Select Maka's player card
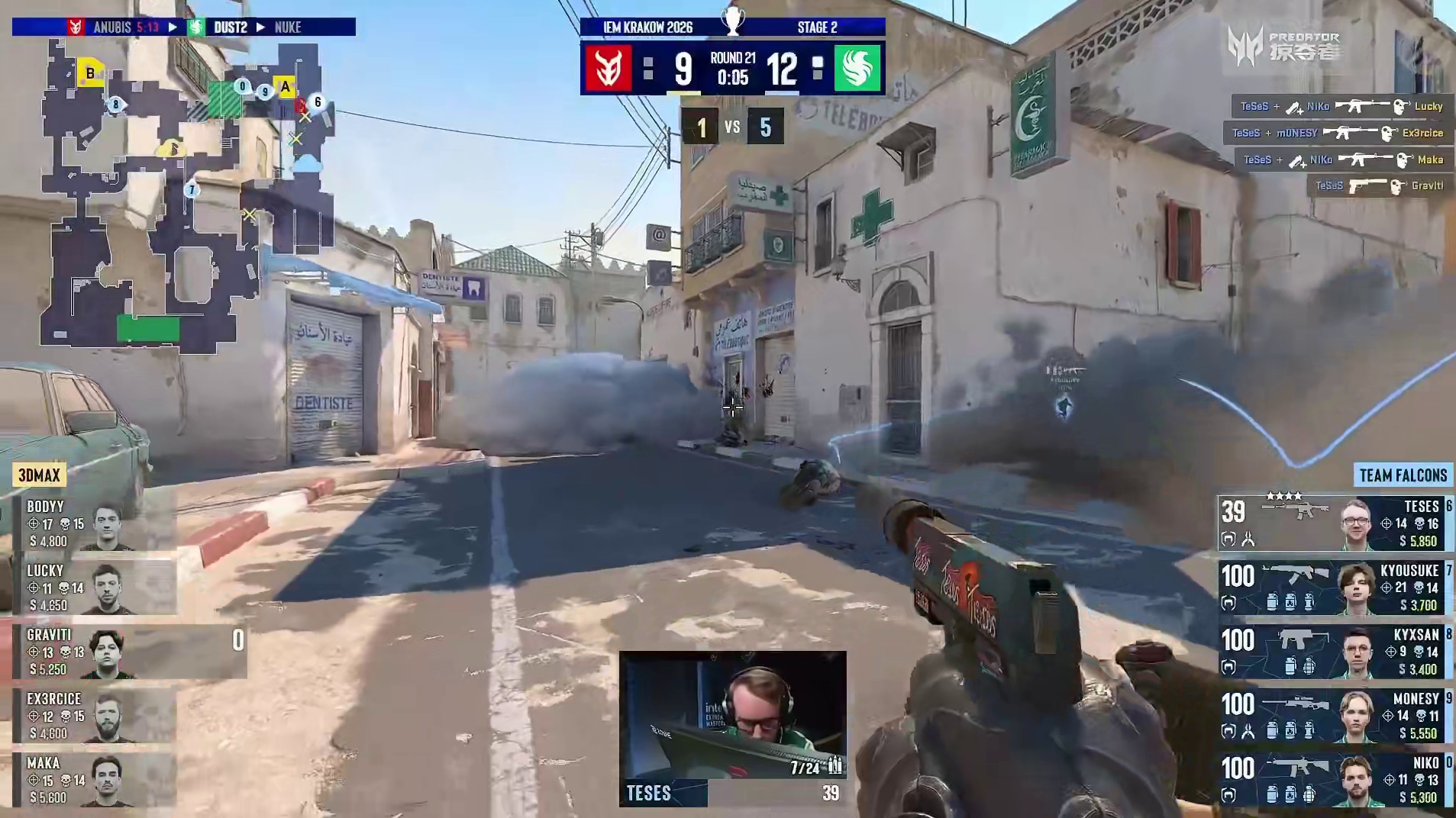1456x818 pixels. click(x=94, y=780)
